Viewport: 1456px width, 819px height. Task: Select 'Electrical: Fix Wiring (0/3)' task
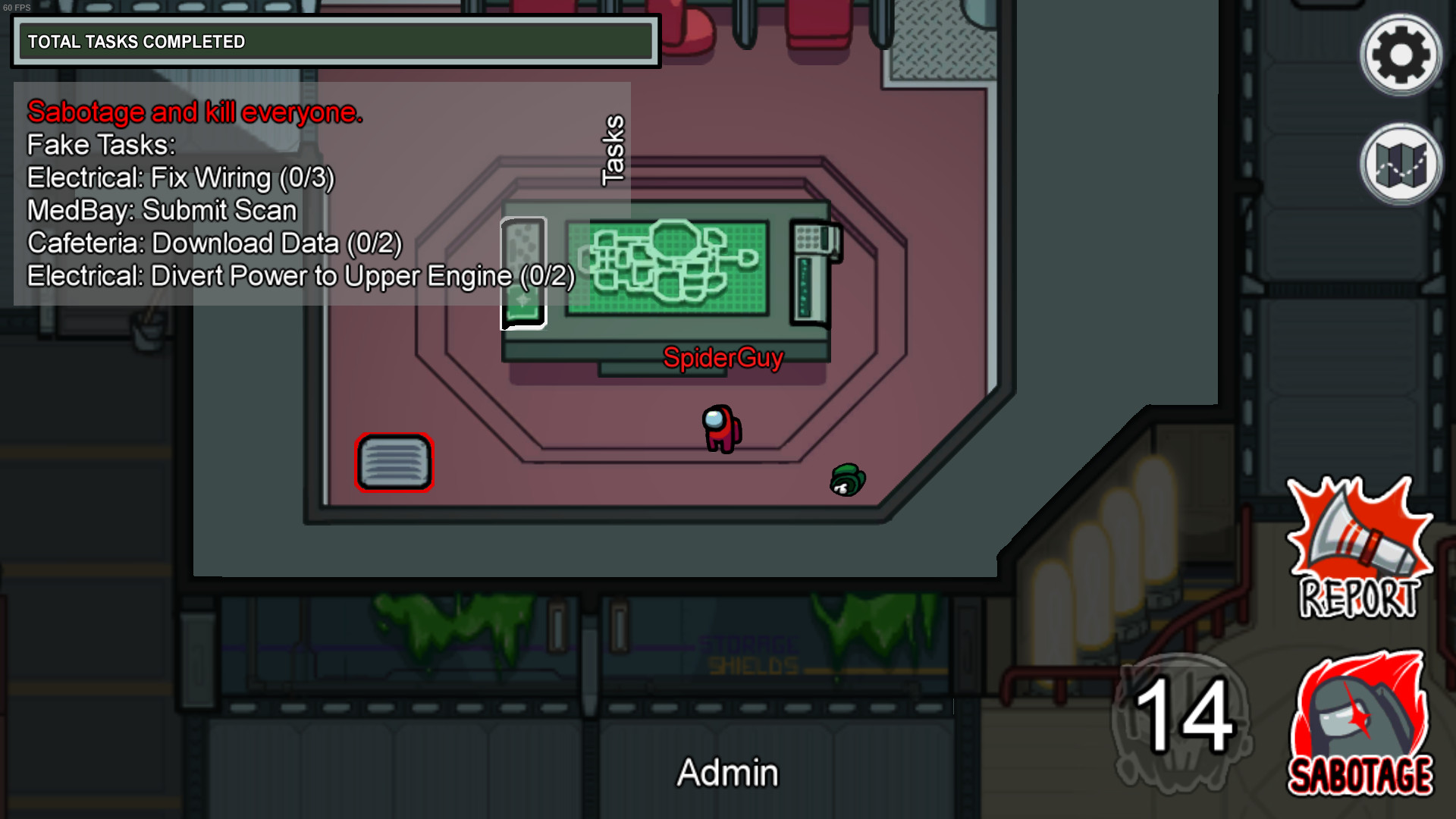point(180,178)
